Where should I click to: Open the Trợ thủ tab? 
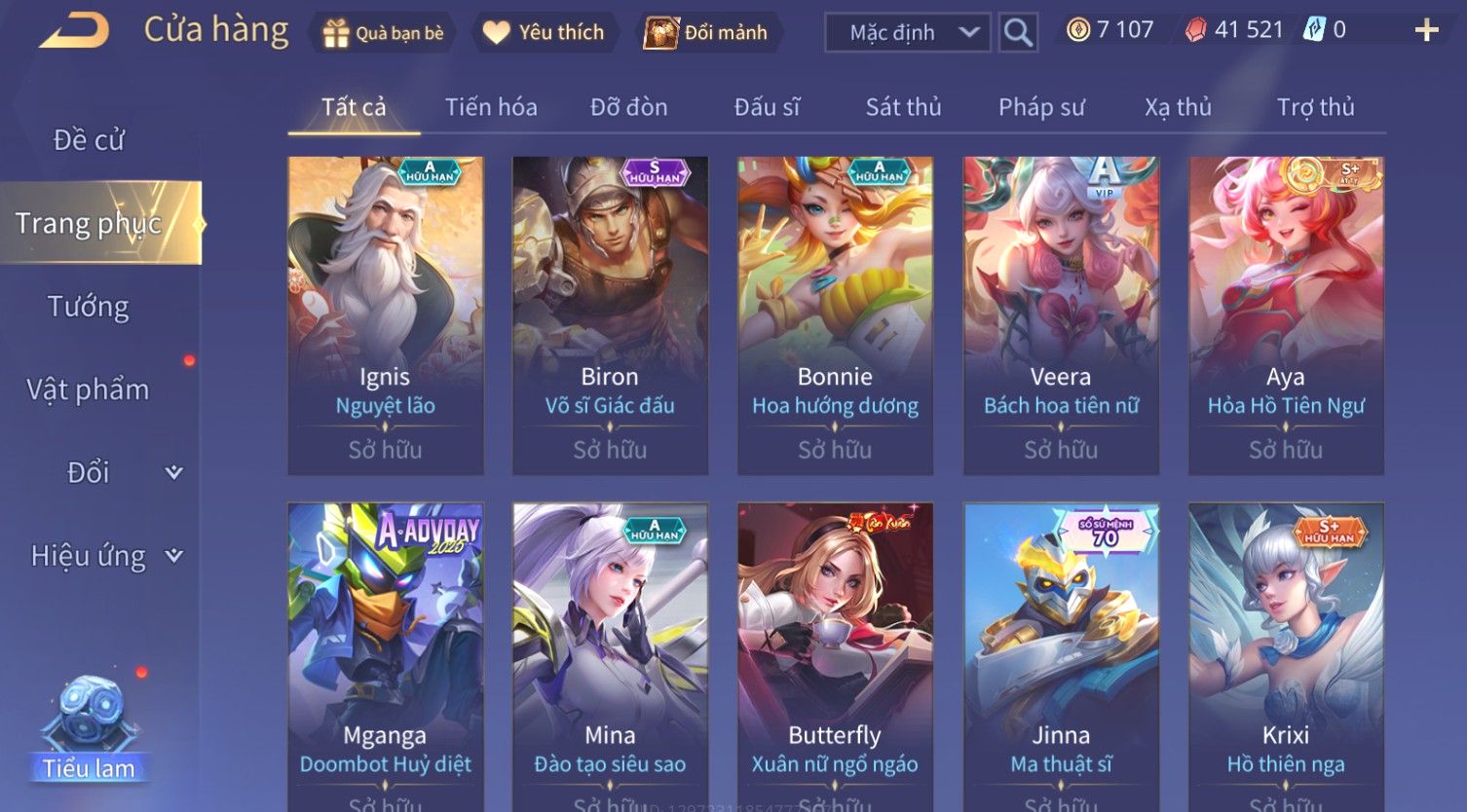1315,107
